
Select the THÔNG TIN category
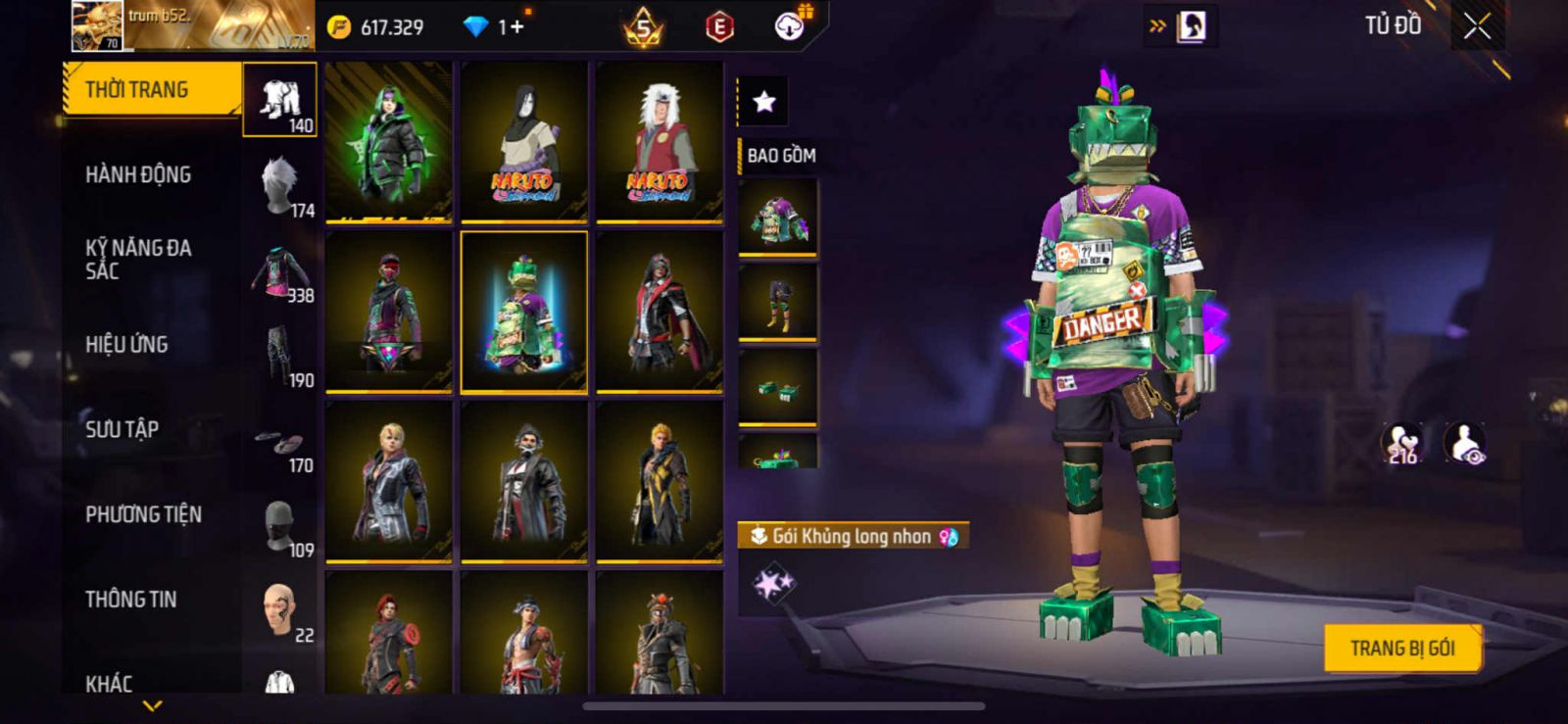[x=130, y=600]
